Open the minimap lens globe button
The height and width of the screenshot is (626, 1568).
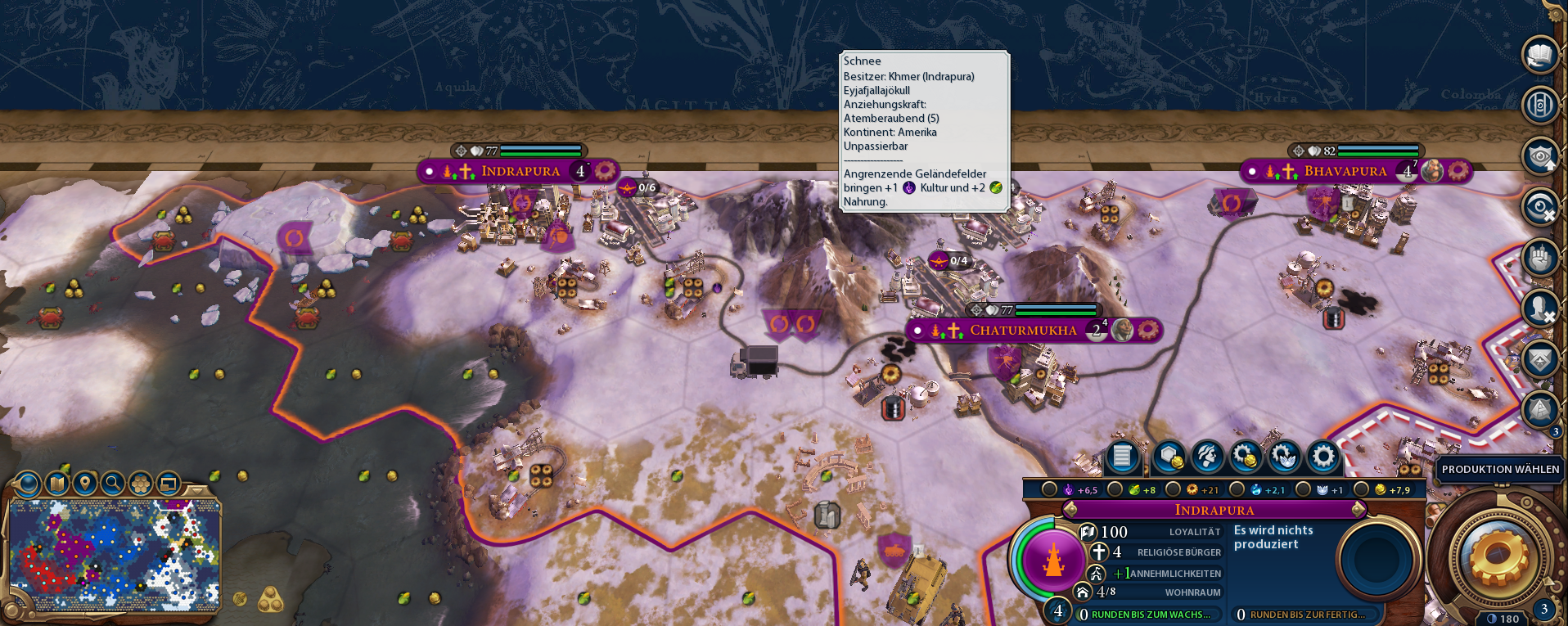click(27, 484)
